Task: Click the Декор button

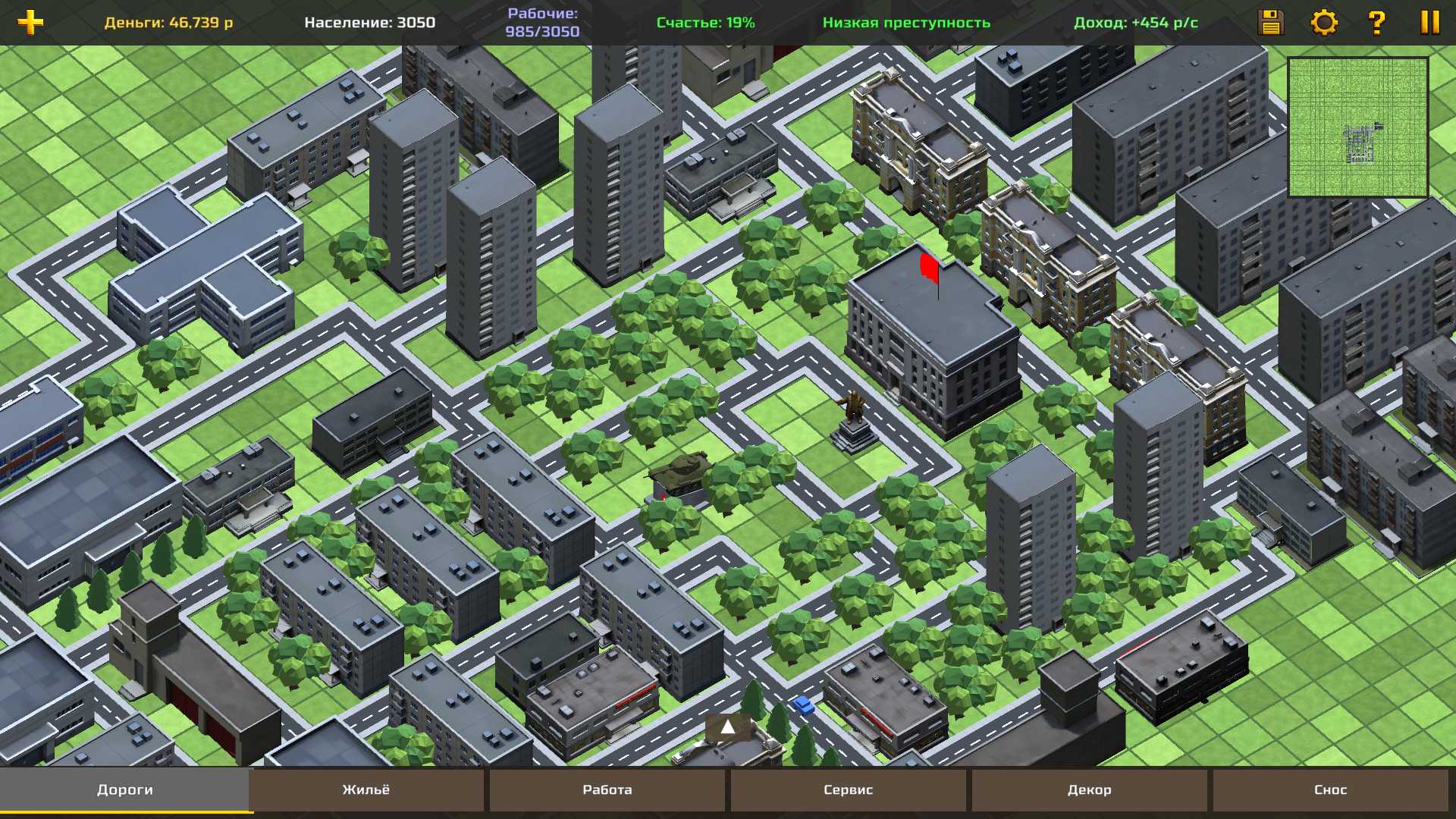Action: (x=1089, y=789)
